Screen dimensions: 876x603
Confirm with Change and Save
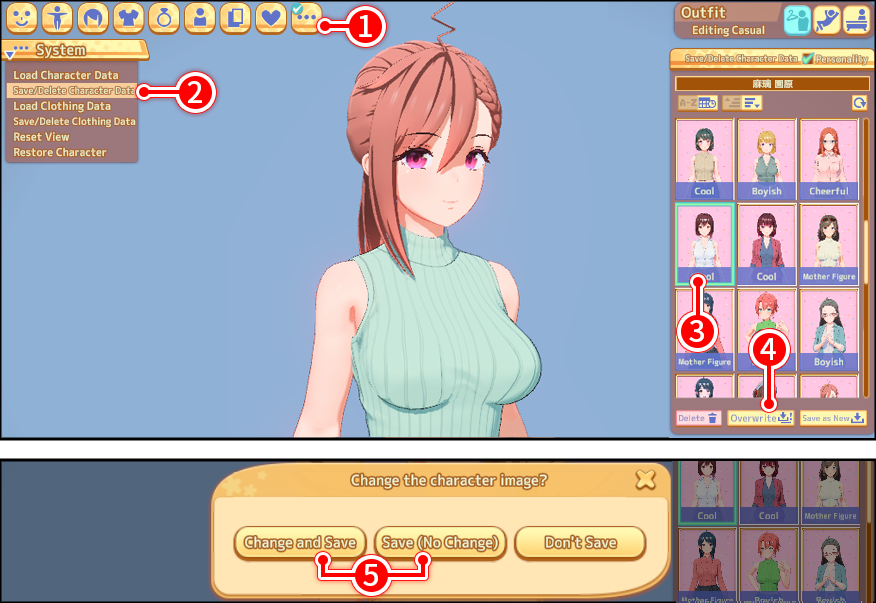click(300, 543)
